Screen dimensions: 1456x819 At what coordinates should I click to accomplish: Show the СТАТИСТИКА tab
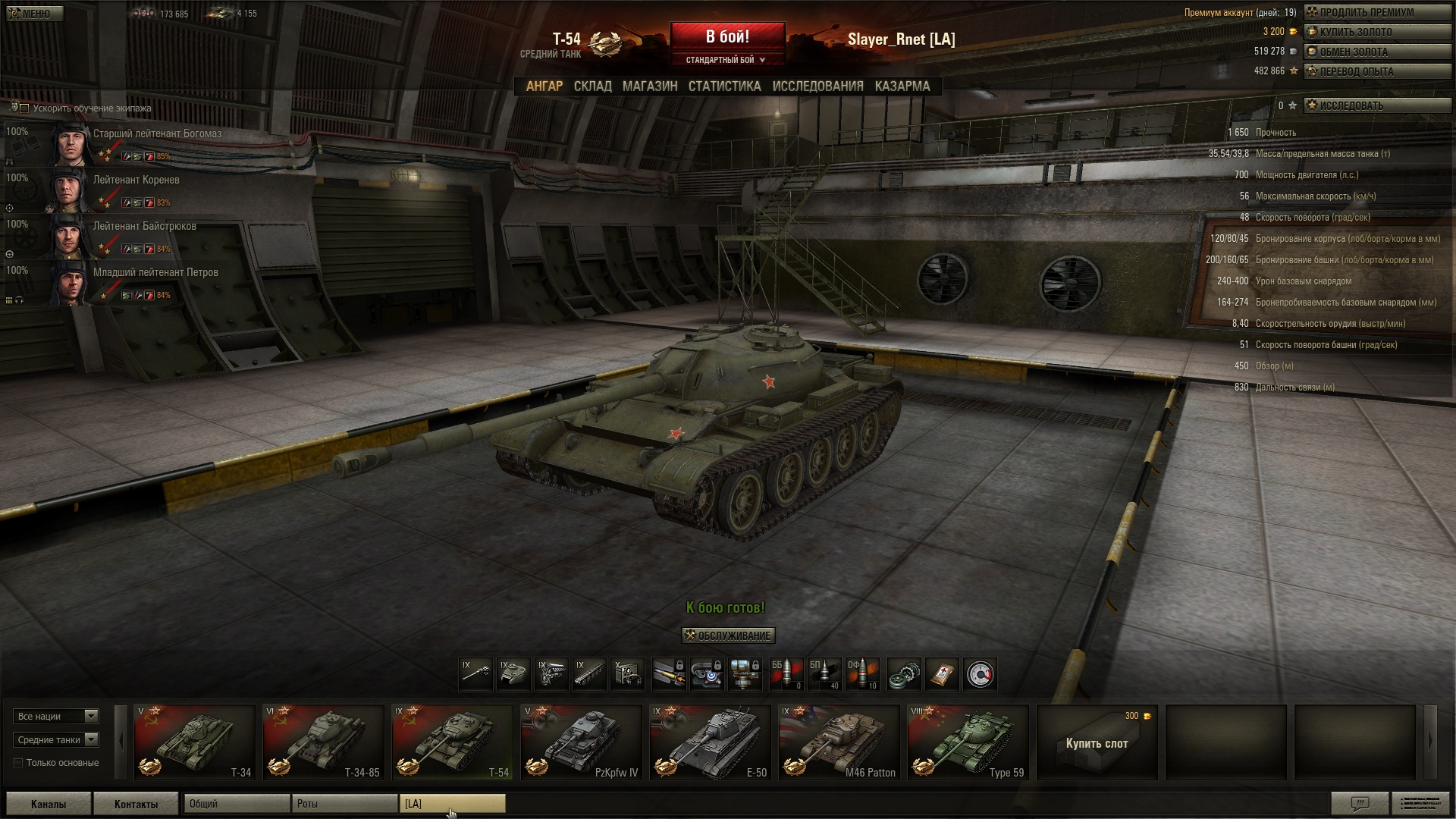tap(724, 86)
